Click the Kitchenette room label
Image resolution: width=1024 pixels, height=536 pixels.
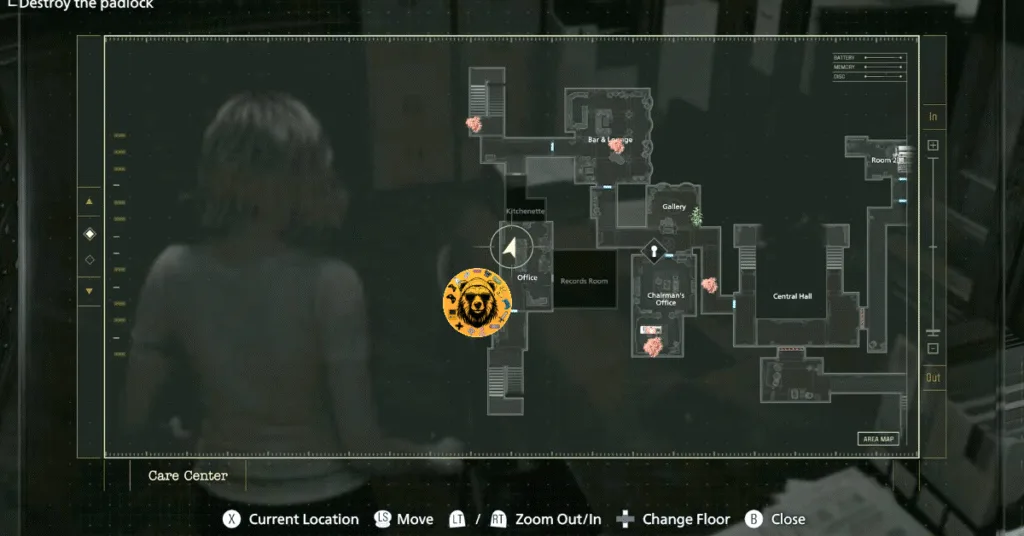pyautogui.click(x=526, y=212)
